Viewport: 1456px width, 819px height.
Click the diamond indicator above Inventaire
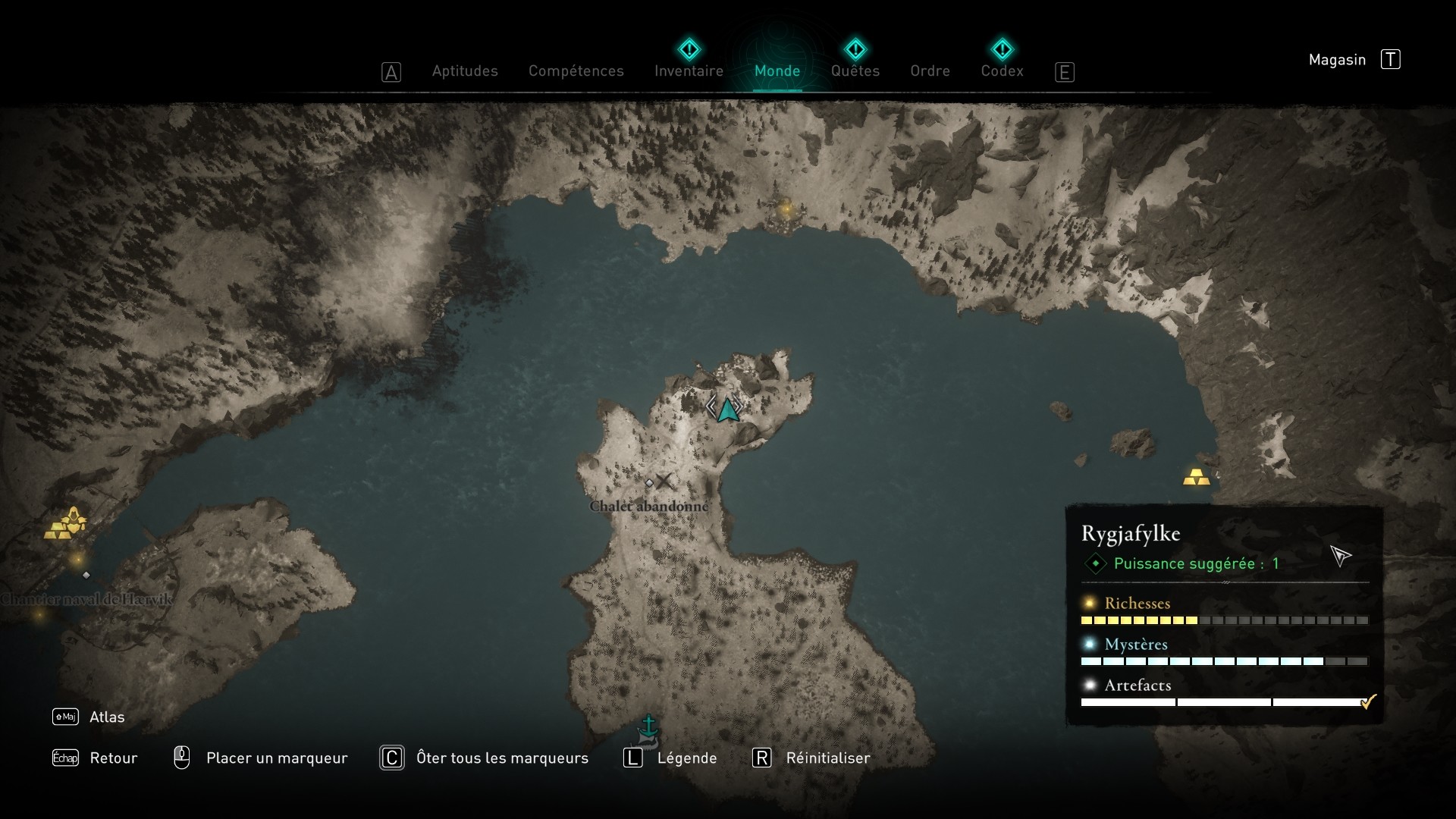click(689, 49)
